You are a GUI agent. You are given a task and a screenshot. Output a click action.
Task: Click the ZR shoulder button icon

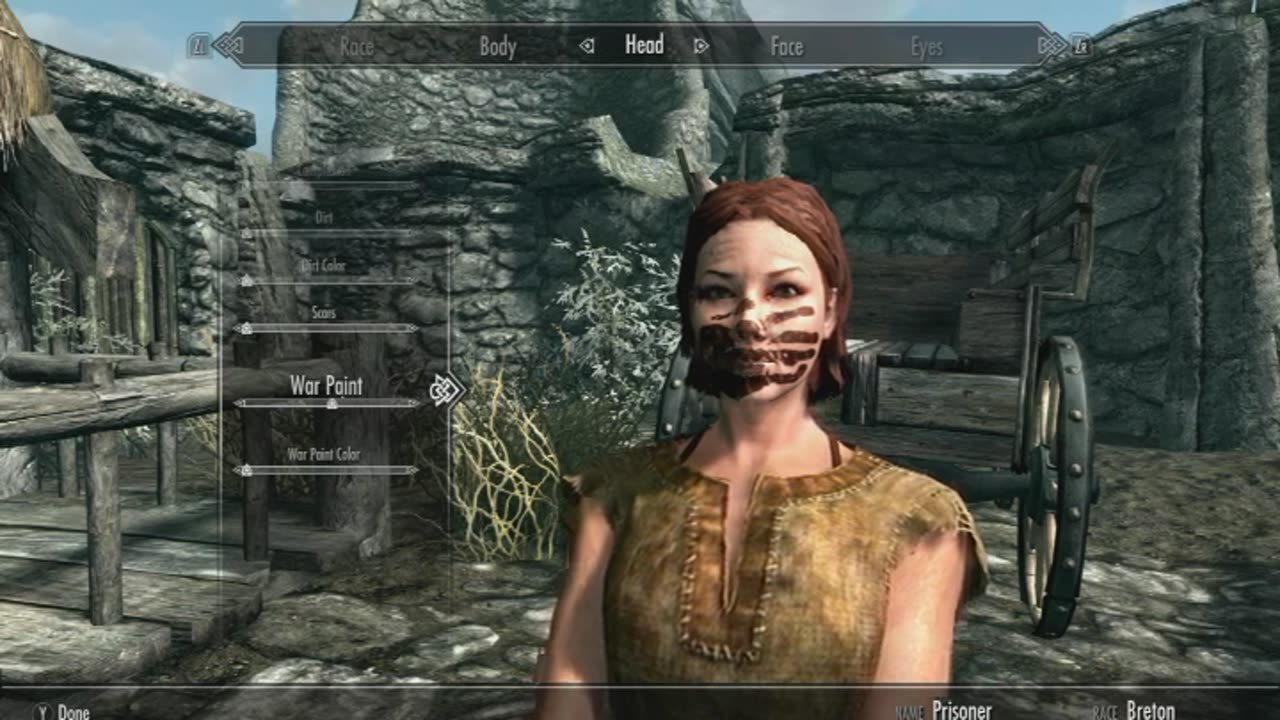[1080, 44]
